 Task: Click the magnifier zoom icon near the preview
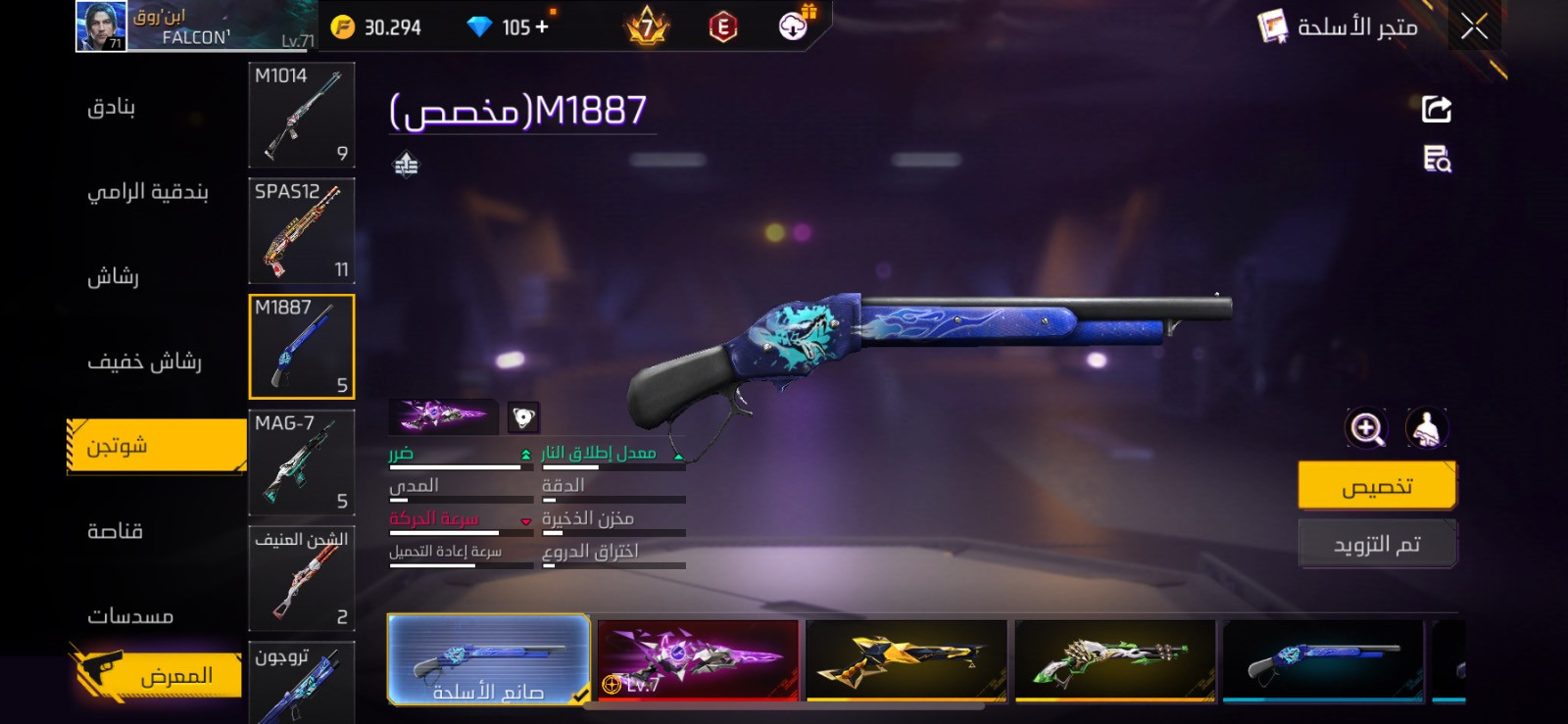(x=1368, y=428)
